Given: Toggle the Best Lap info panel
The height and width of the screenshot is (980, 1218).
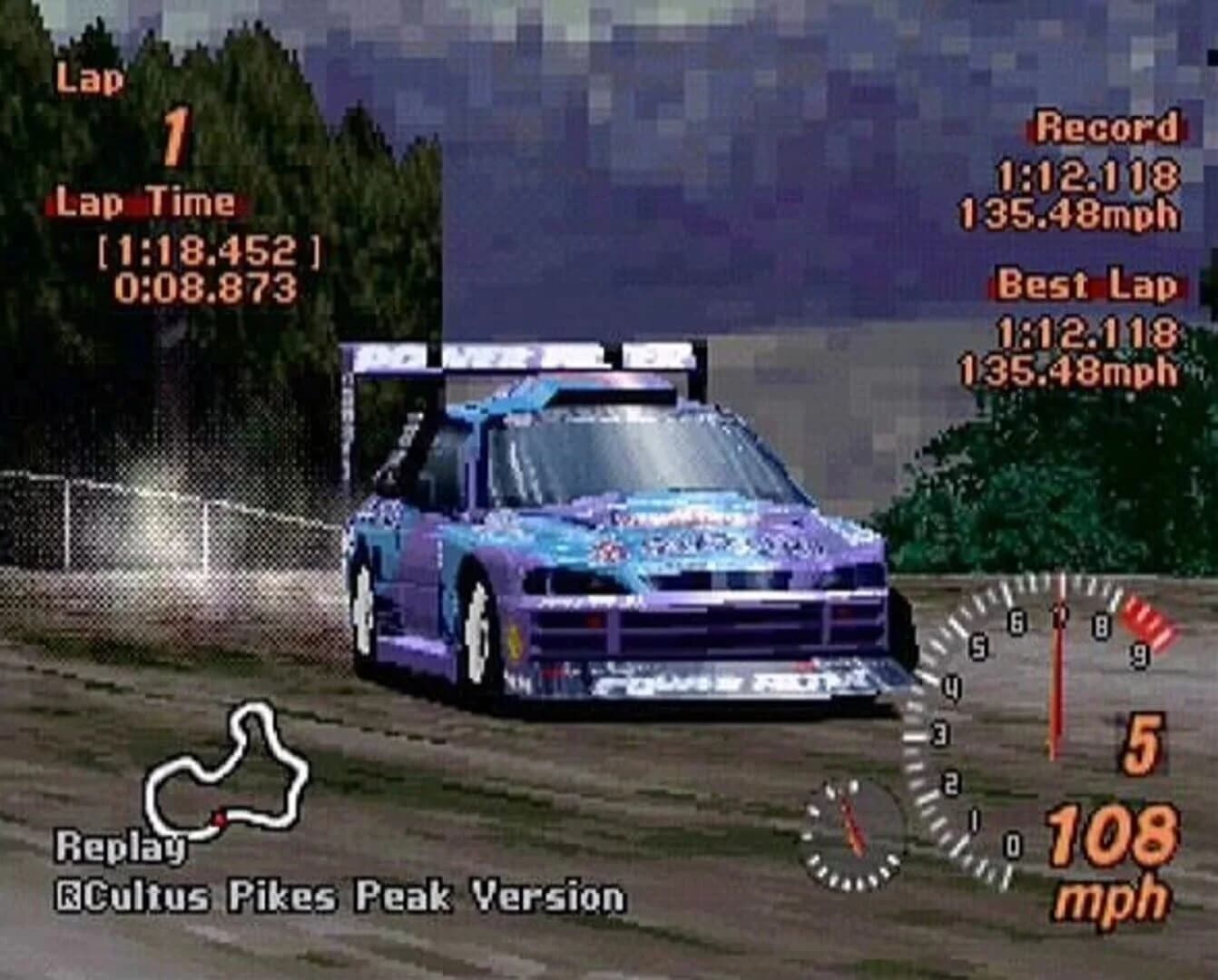Looking at the screenshot, I should click(x=1089, y=286).
